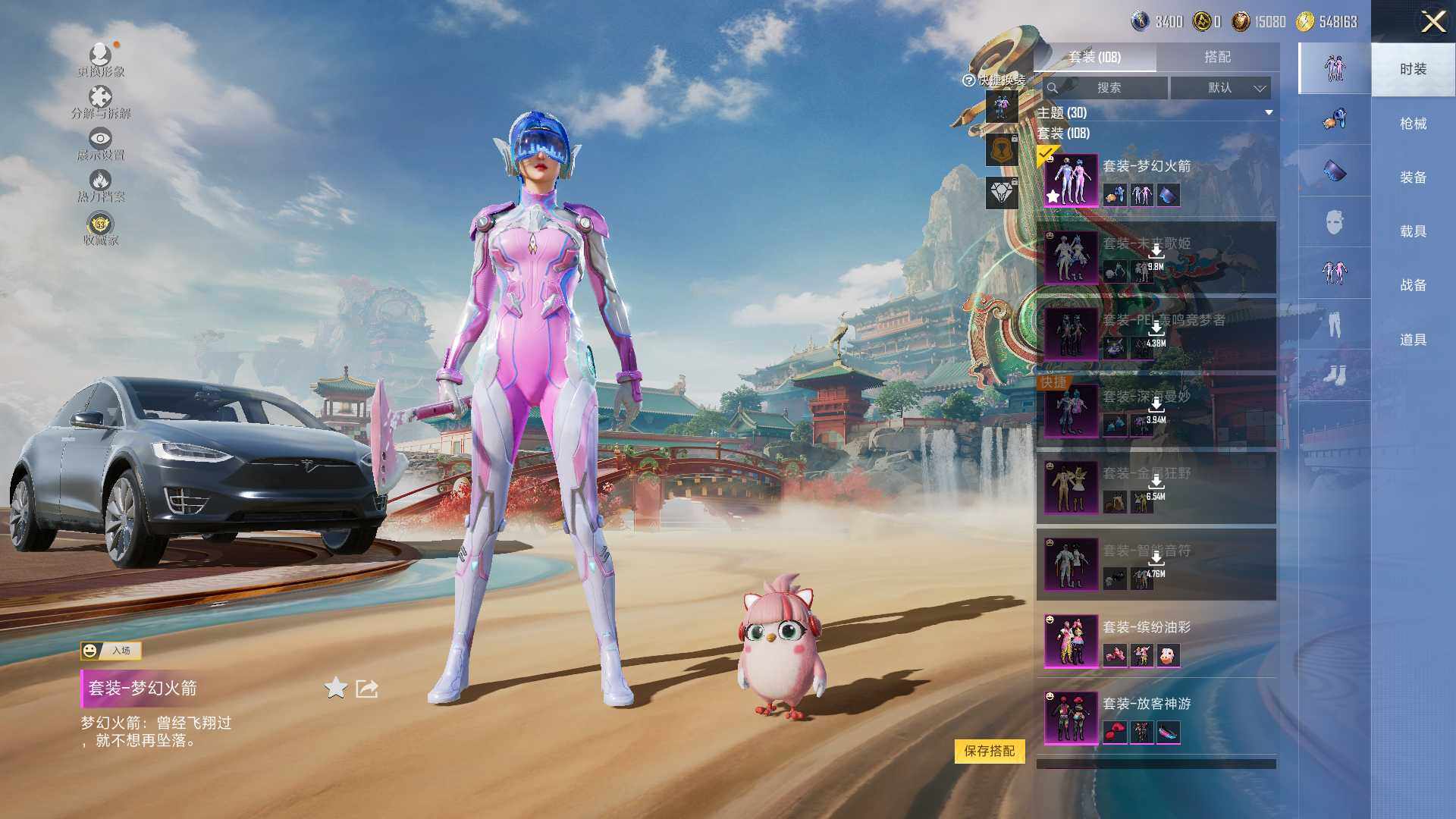Choose the 道具 category
1456x819 pixels.
point(1413,340)
